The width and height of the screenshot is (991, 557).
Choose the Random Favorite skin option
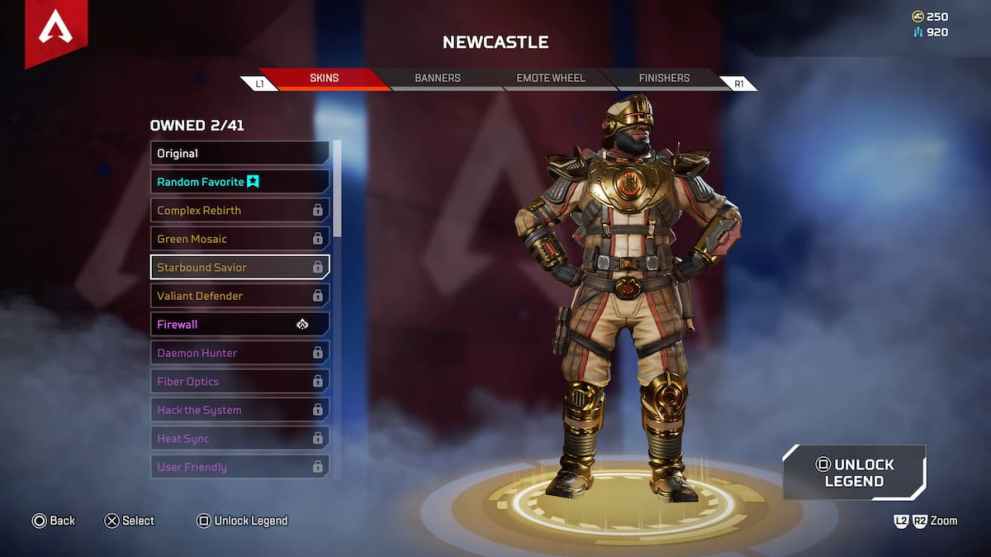pos(240,182)
